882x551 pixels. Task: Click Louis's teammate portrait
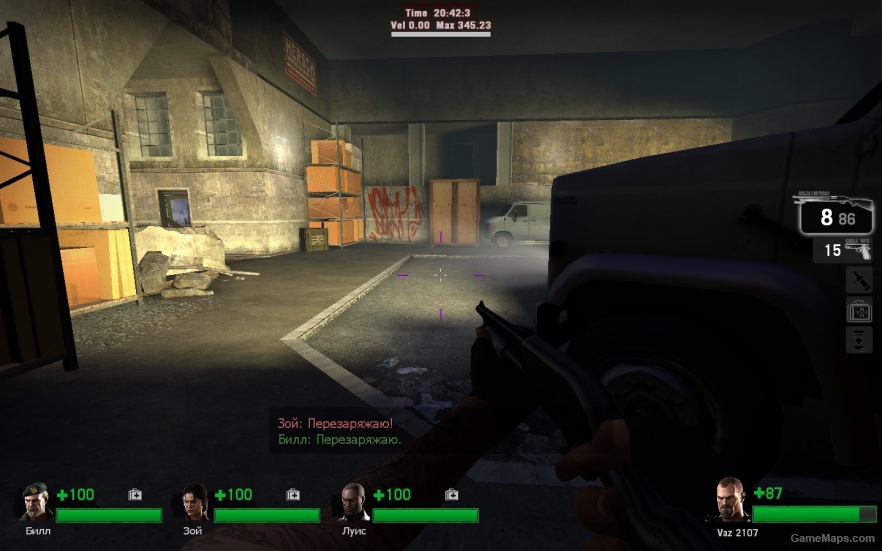[x=353, y=503]
